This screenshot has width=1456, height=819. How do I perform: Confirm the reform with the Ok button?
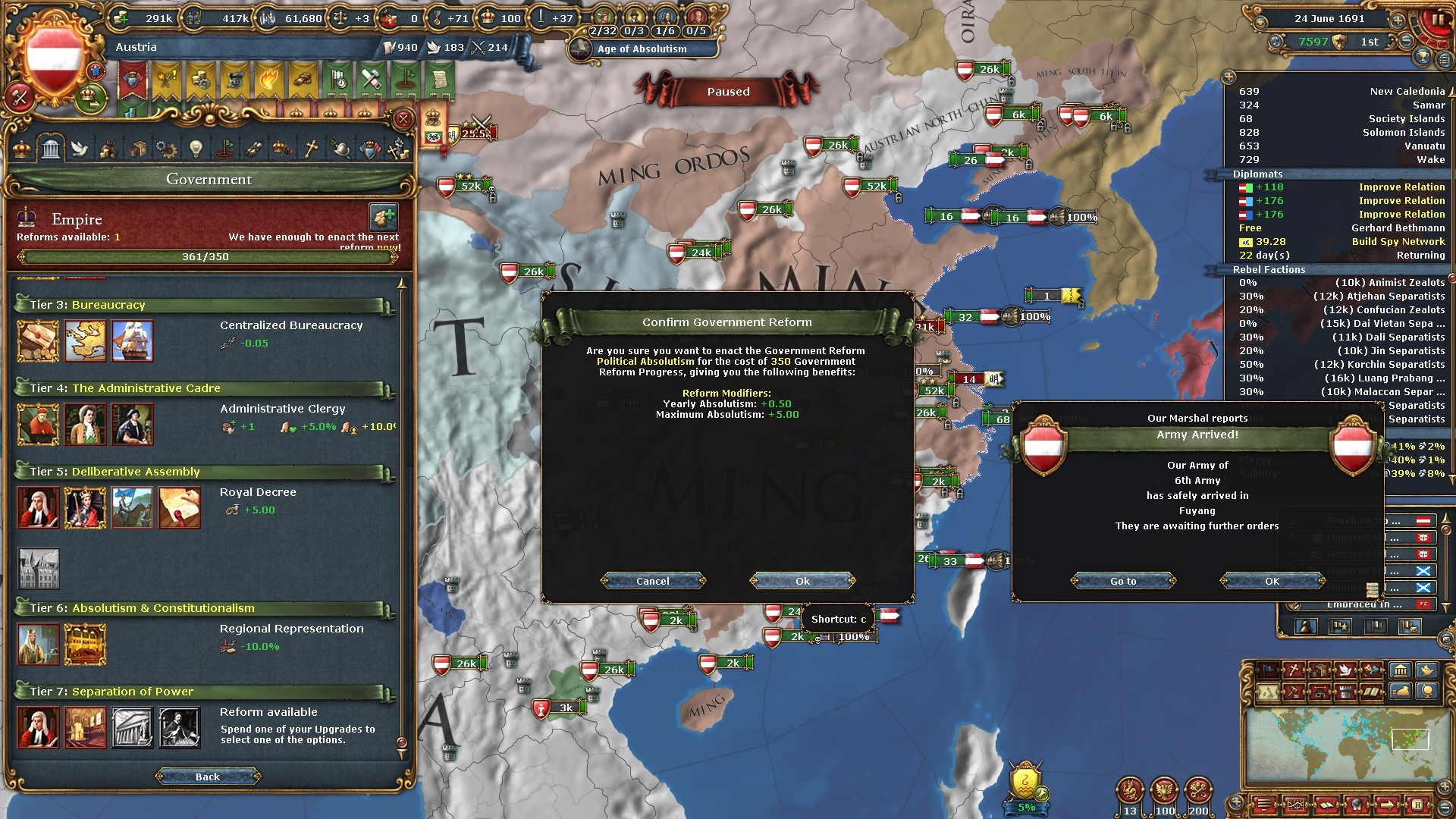pos(802,581)
